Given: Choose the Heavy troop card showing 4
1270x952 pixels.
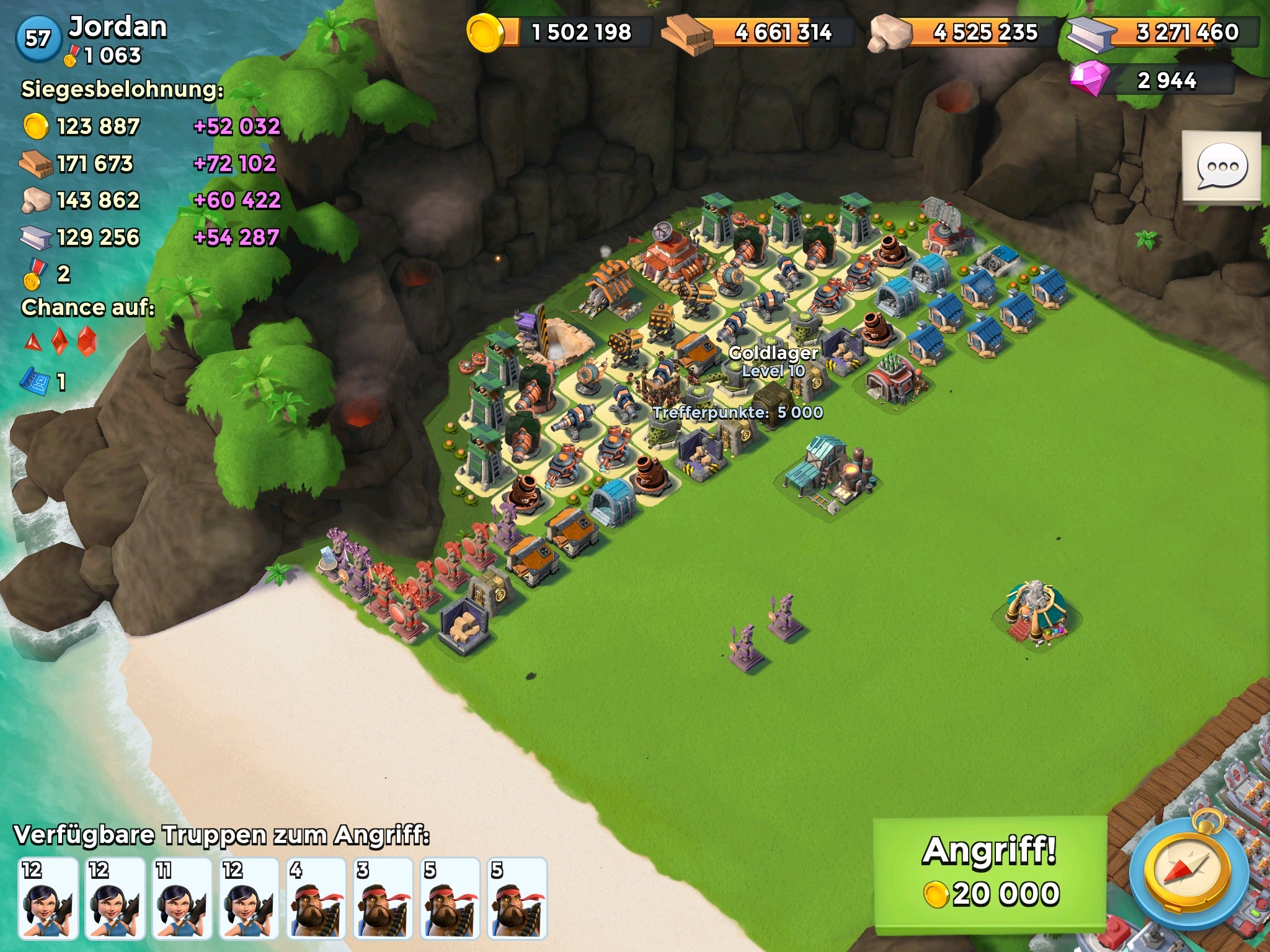Looking at the screenshot, I should tap(316, 899).
